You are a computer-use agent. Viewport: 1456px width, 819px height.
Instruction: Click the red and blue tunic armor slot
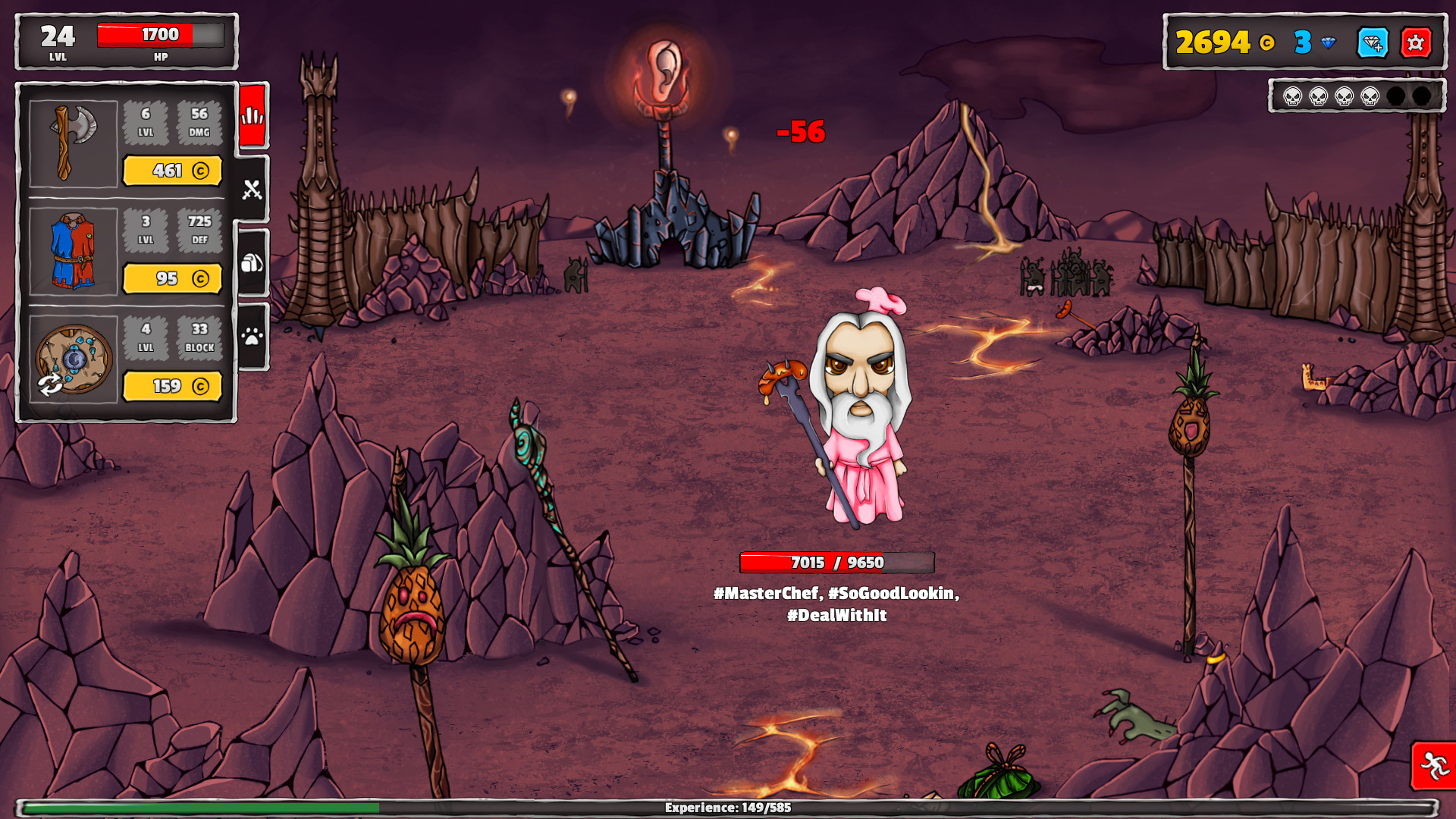[74, 250]
